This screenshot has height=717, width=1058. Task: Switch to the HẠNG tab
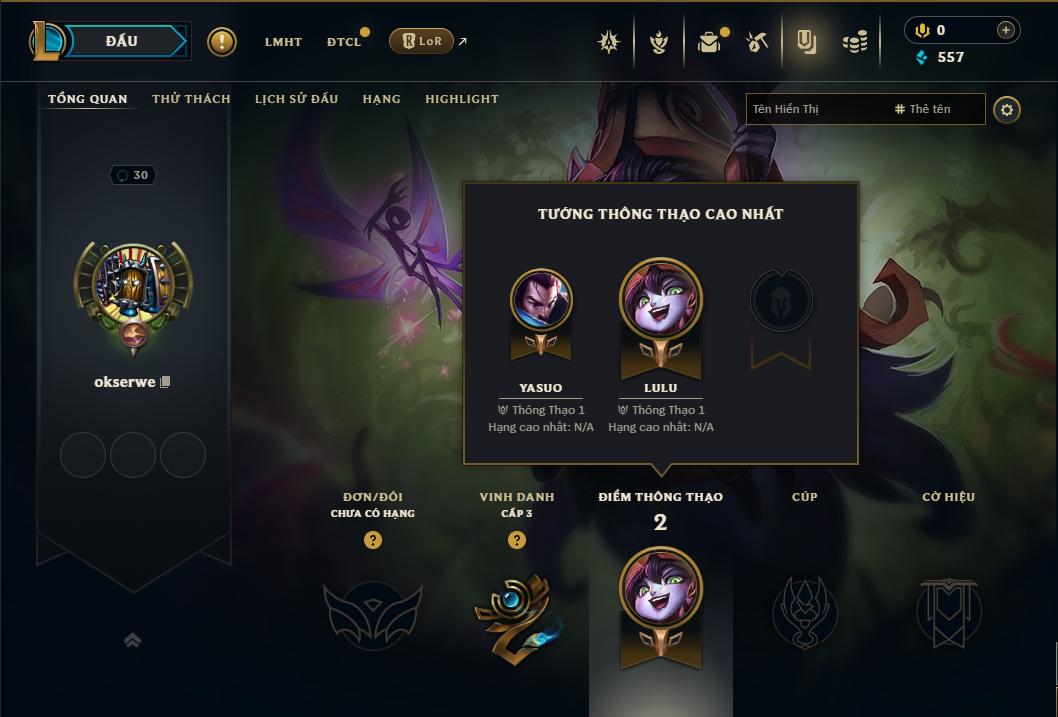click(381, 99)
